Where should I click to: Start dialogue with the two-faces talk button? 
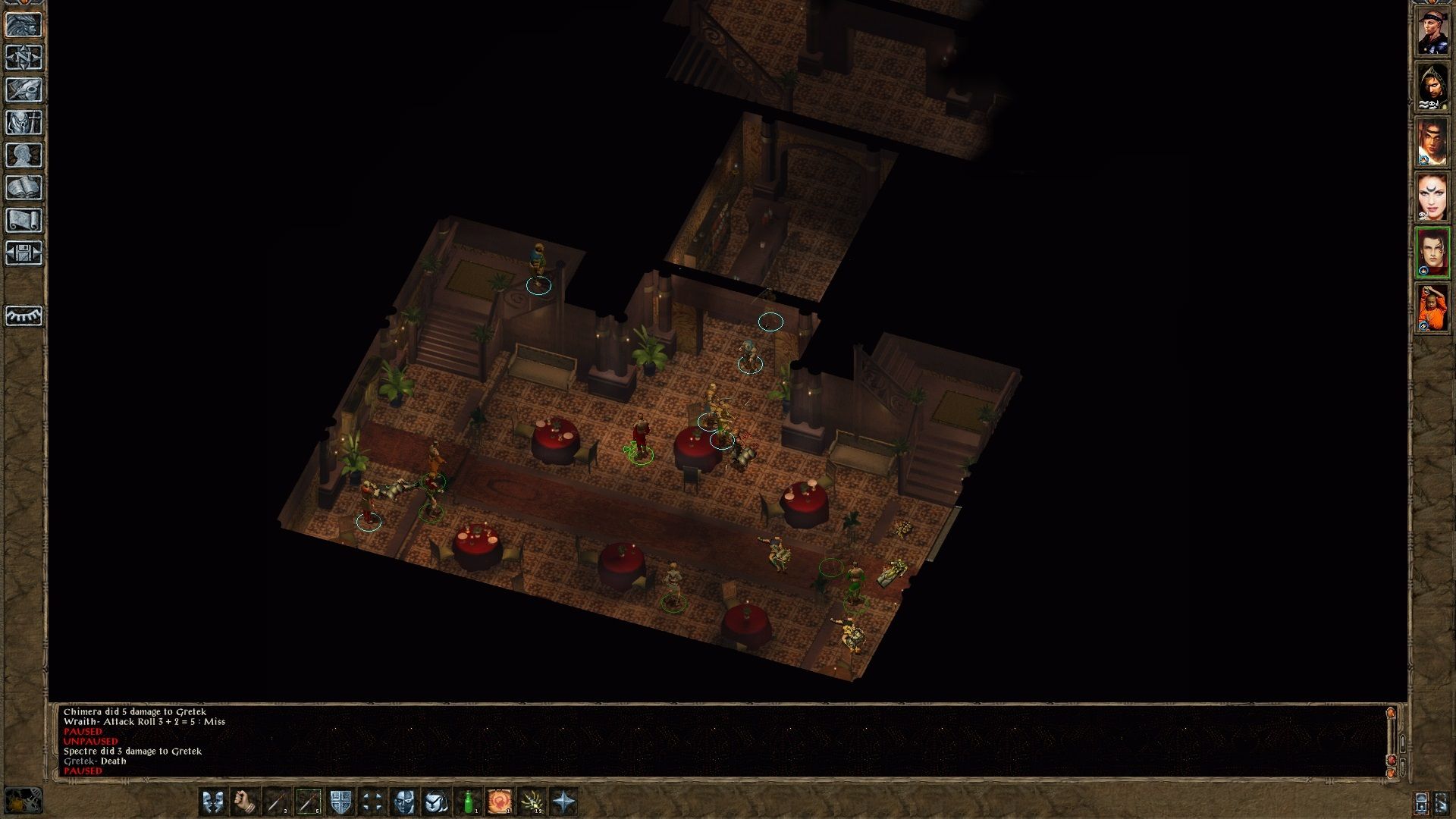(x=212, y=801)
